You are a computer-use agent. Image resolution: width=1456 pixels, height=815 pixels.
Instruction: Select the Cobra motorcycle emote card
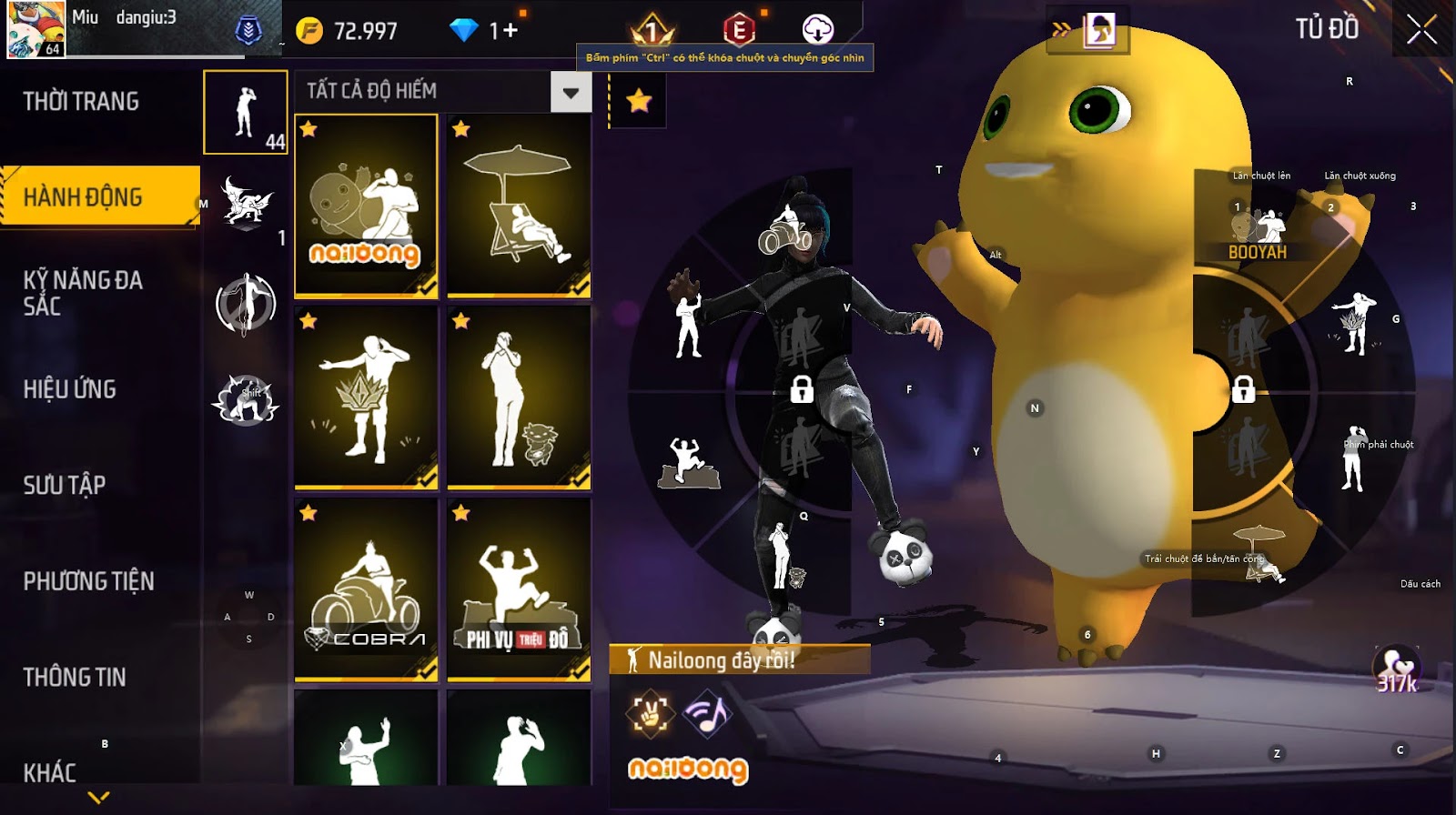point(366,589)
